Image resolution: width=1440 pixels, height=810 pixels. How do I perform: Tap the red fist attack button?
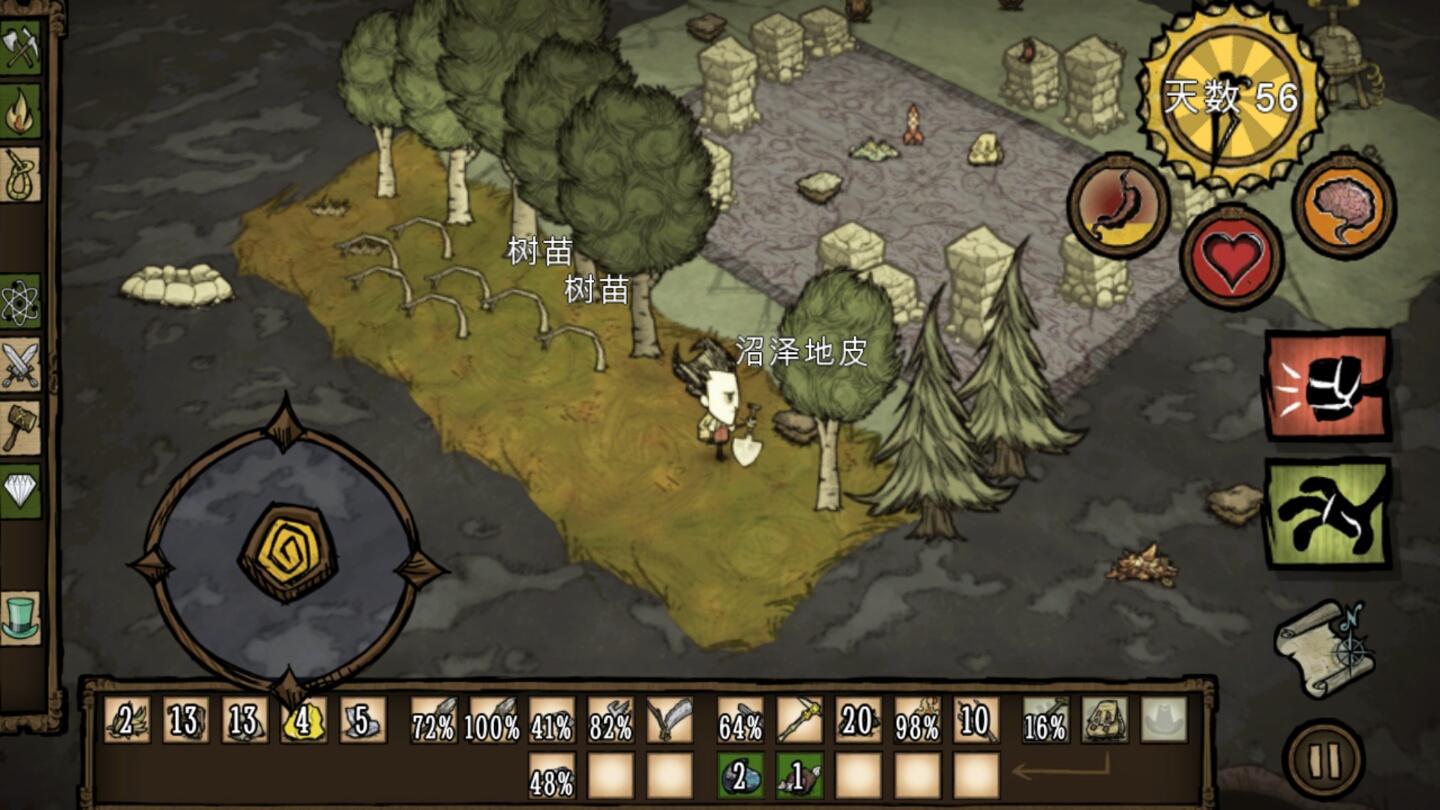click(x=1328, y=386)
